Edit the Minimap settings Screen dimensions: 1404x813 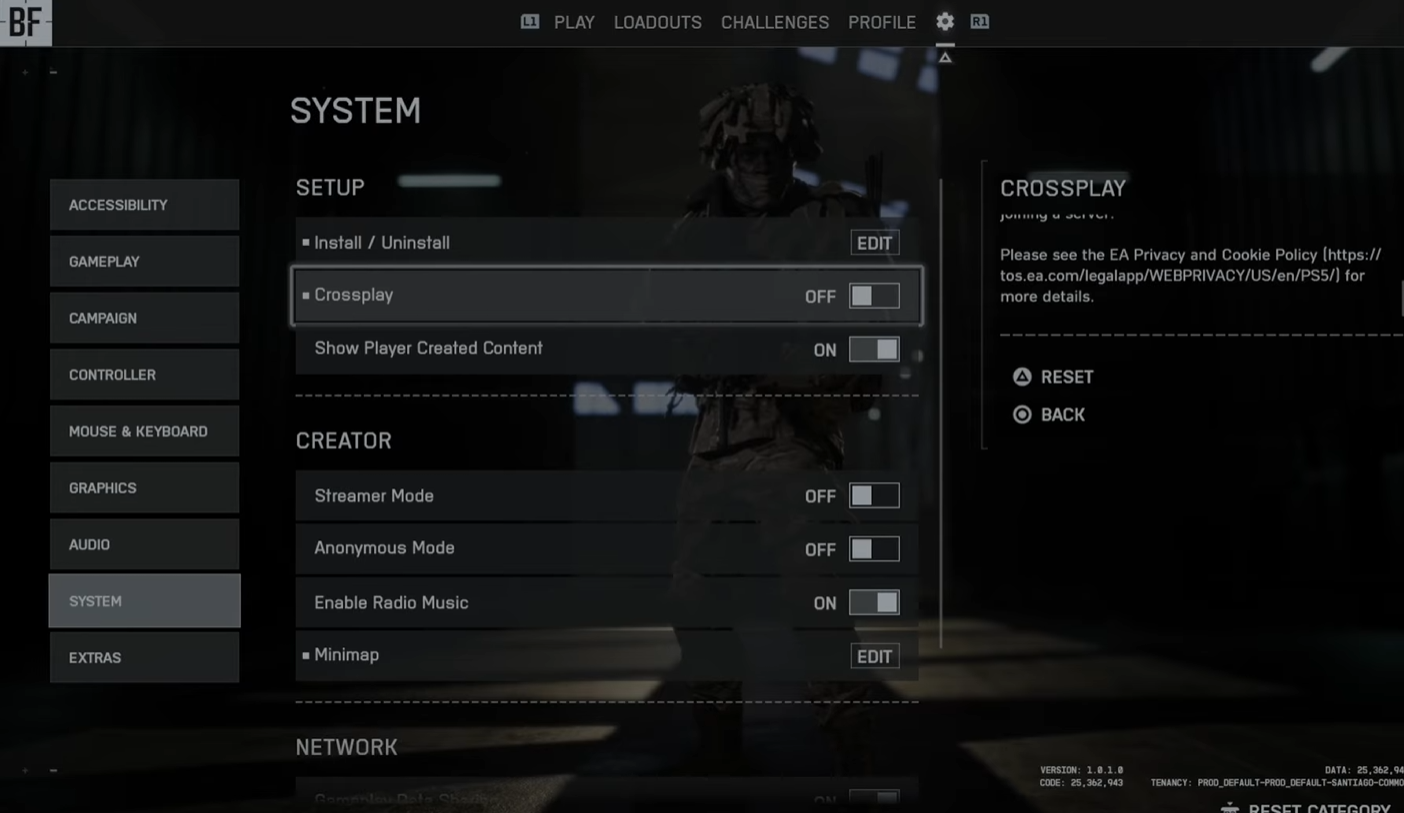(x=874, y=656)
